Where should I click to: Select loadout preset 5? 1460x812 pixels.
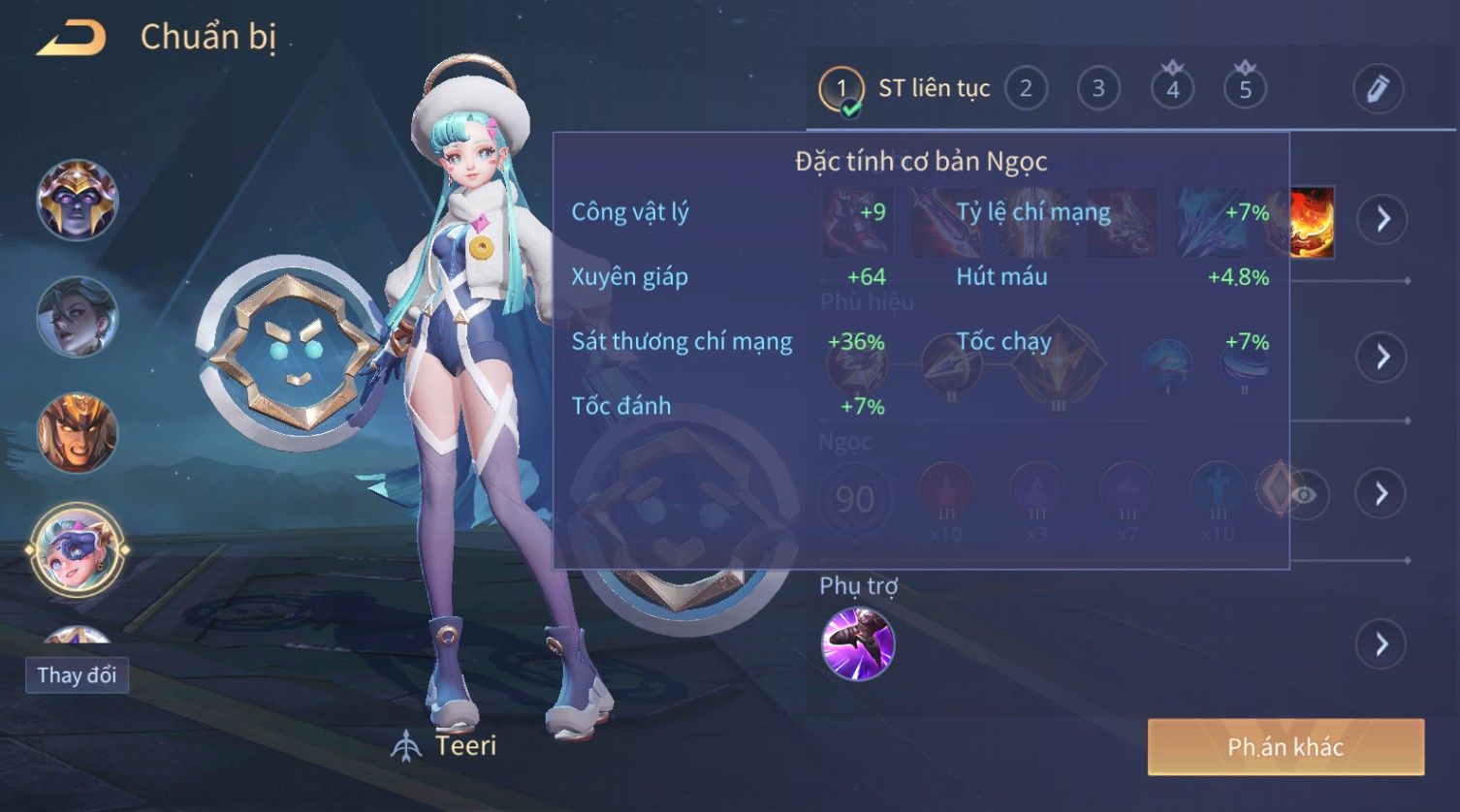pos(1245,89)
